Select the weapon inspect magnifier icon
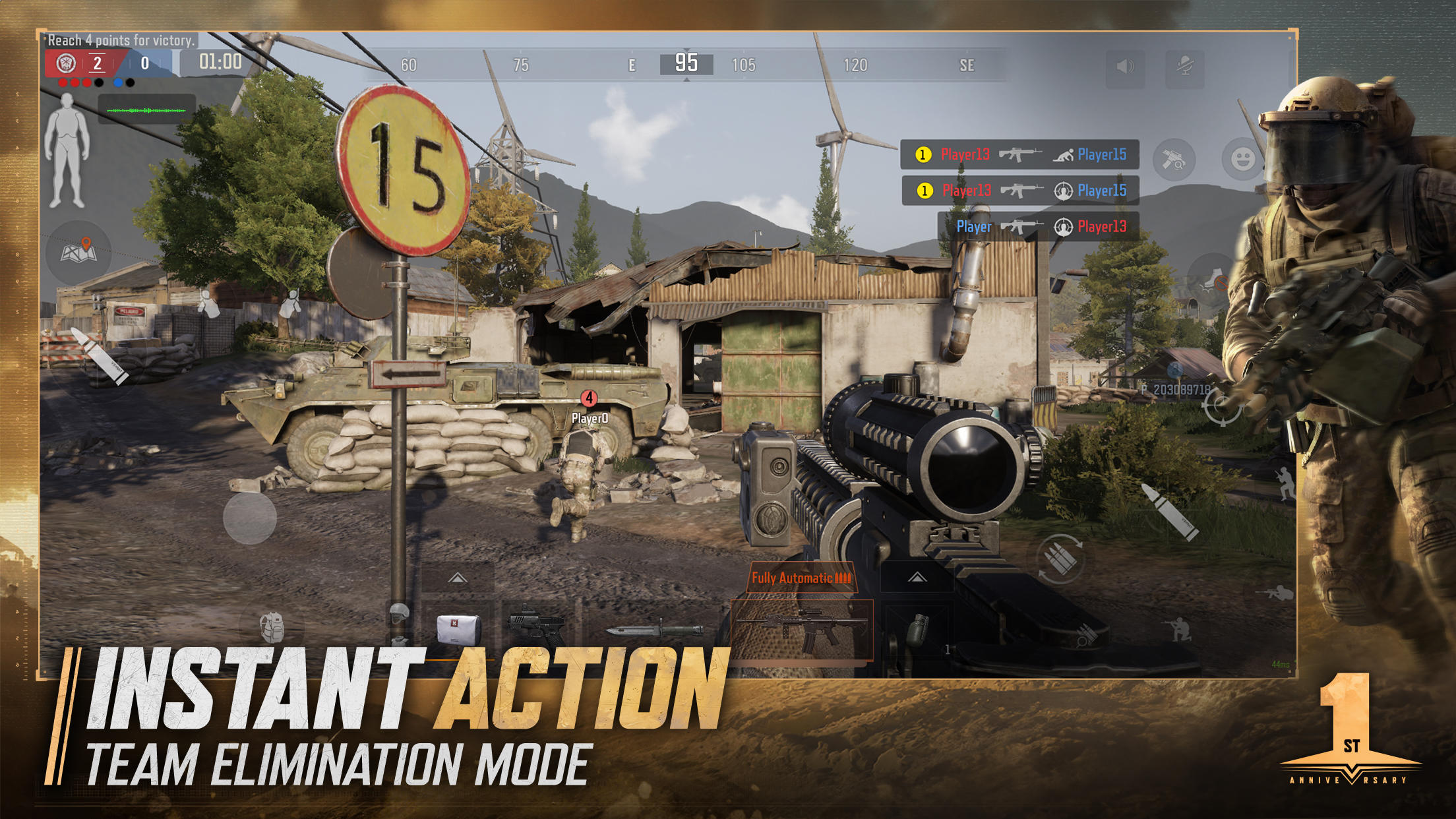Viewport: 1456px width, 819px height. pyautogui.click(x=1174, y=159)
